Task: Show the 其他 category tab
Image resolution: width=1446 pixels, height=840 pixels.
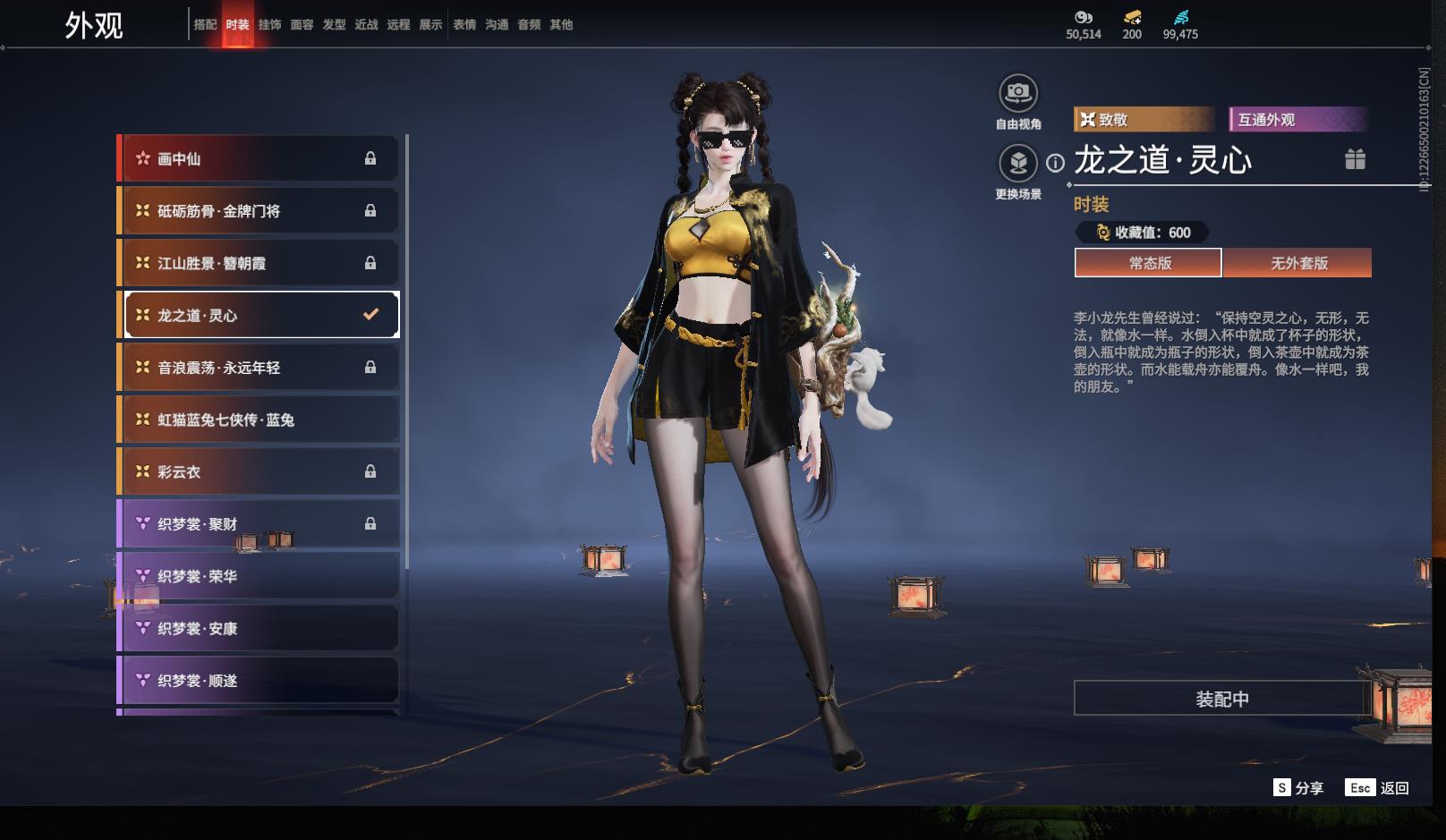Action: click(x=561, y=25)
